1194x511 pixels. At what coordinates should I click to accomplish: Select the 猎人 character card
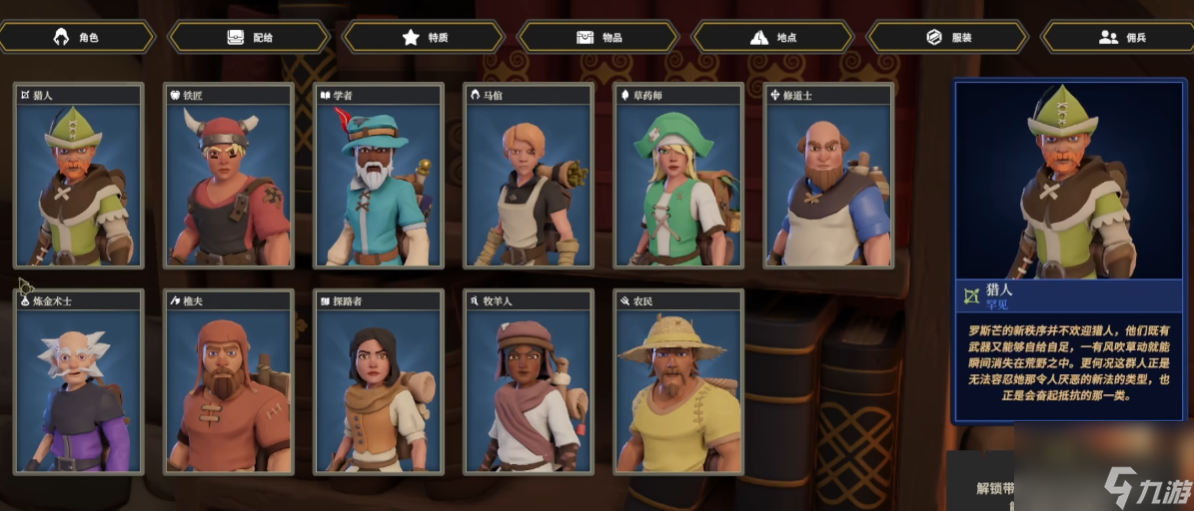tap(79, 176)
